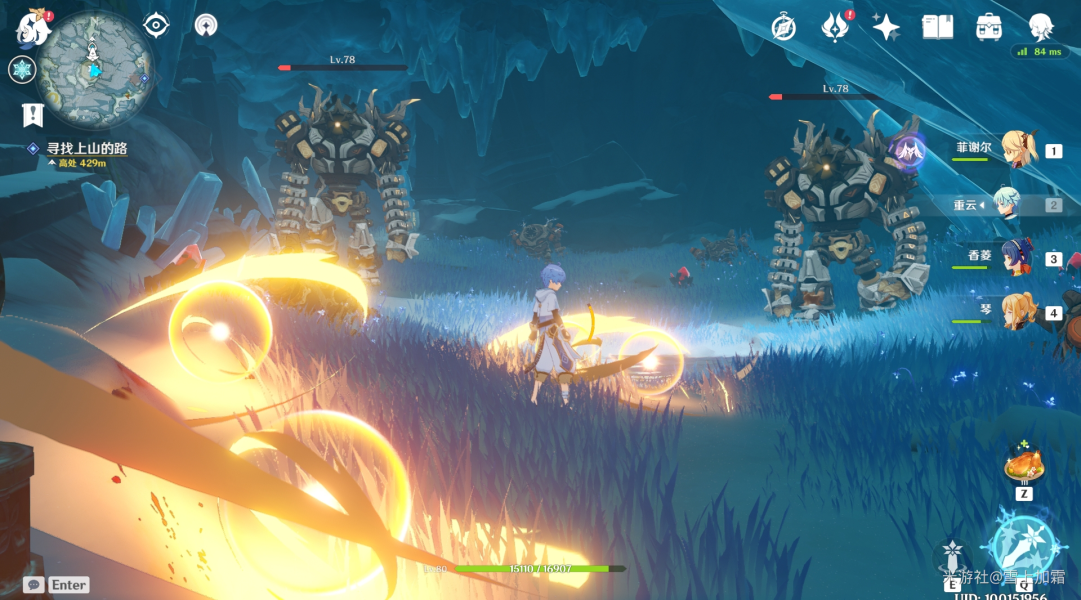Open the adventurer handbook book icon
Screen dimensions: 1081x600
click(937, 27)
